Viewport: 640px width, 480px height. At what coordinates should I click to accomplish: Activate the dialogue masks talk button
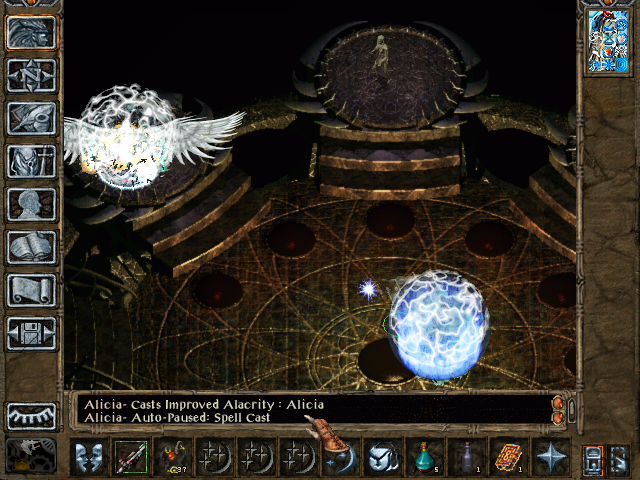89,457
